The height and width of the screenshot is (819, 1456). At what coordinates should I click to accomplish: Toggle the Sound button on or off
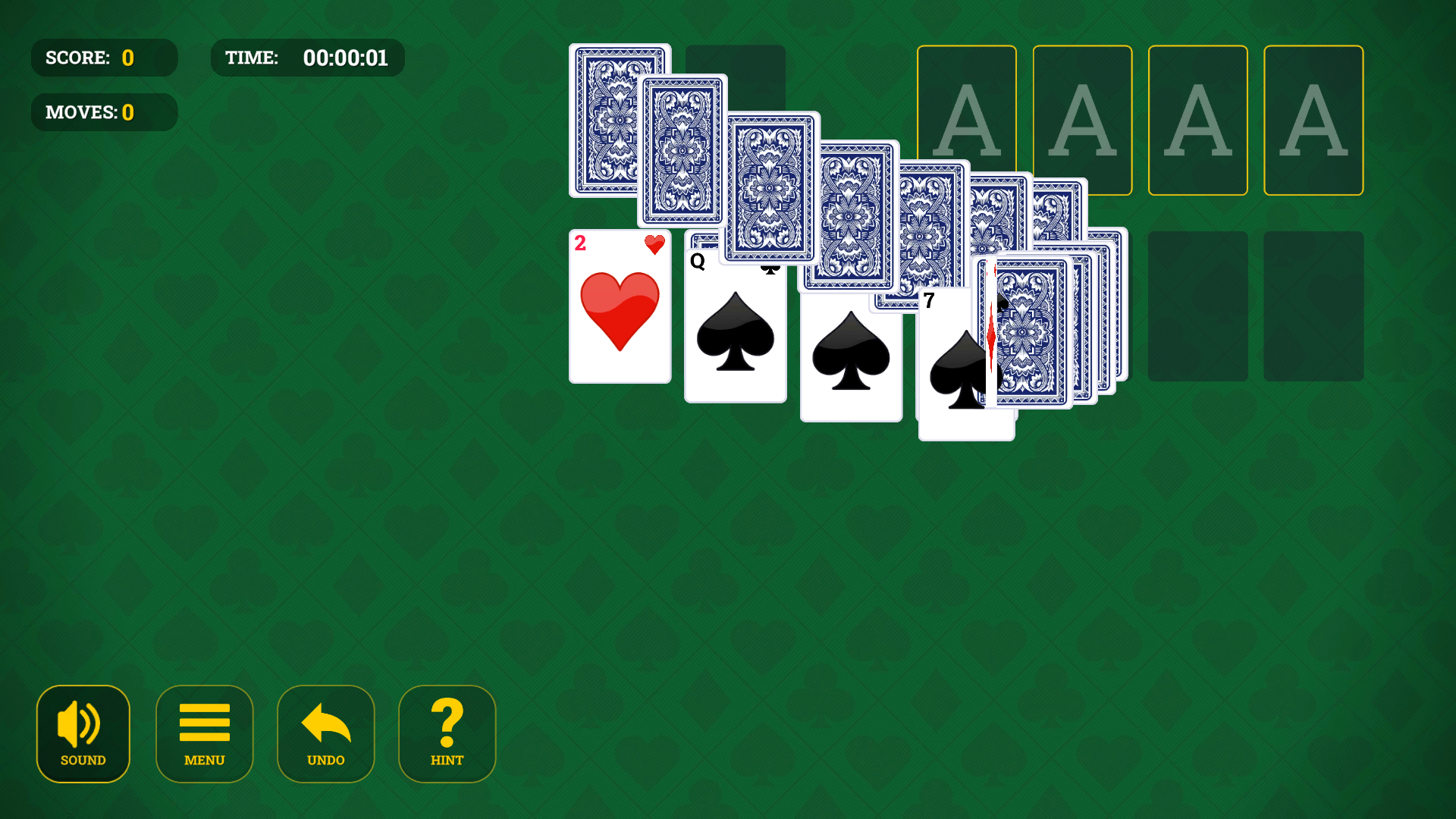83,734
